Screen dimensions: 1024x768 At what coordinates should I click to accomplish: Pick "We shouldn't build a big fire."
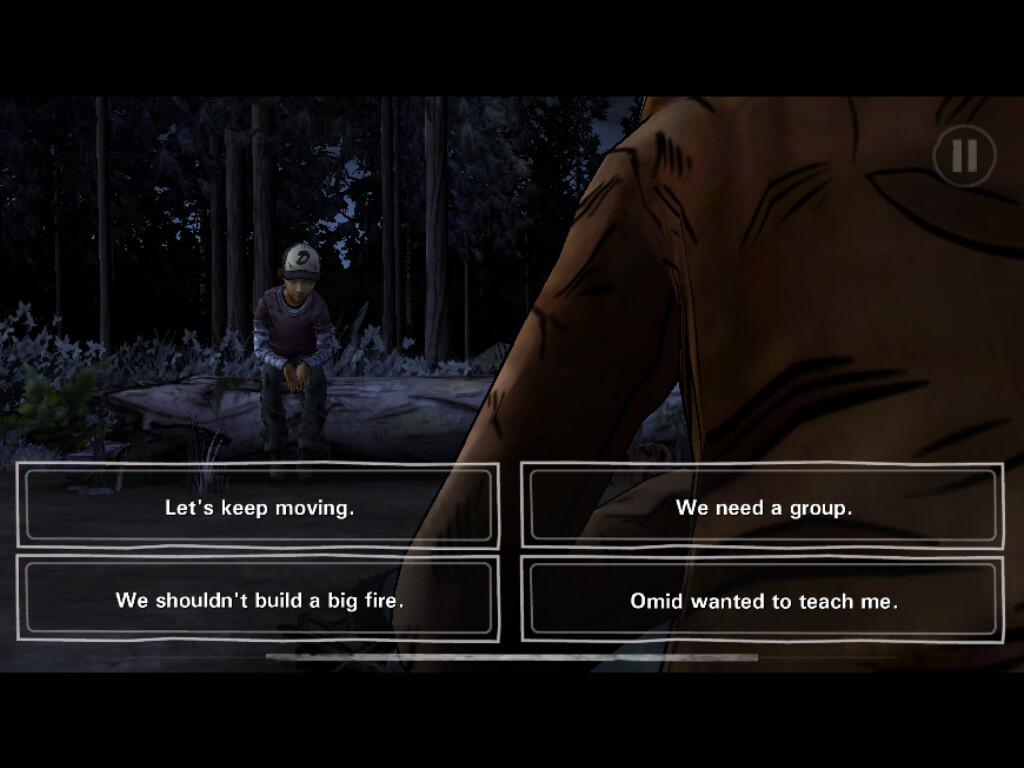coord(258,600)
